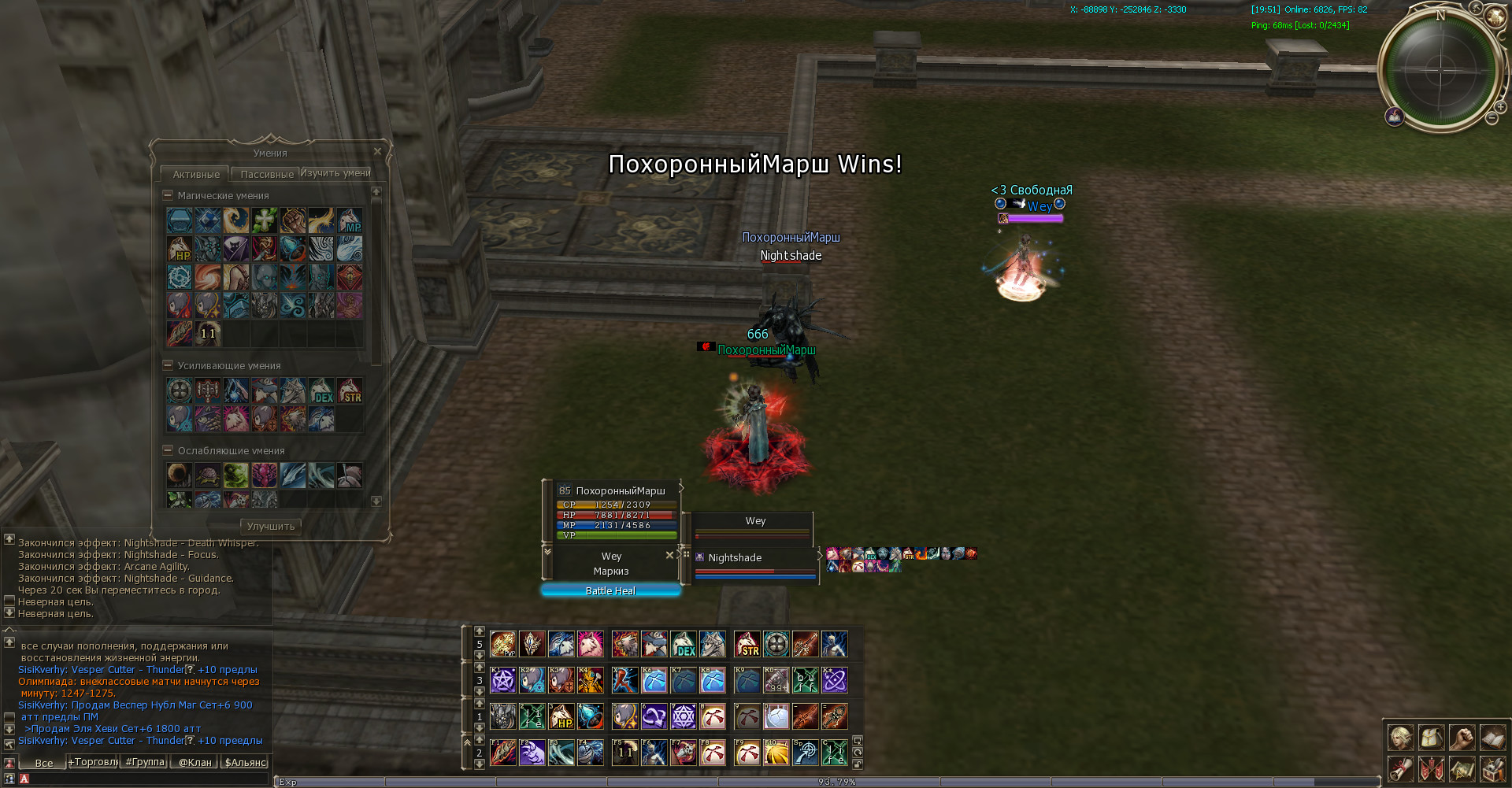Collapse the Магические умения section
Screen dimensions: 1512x788
(x=168, y=195)
